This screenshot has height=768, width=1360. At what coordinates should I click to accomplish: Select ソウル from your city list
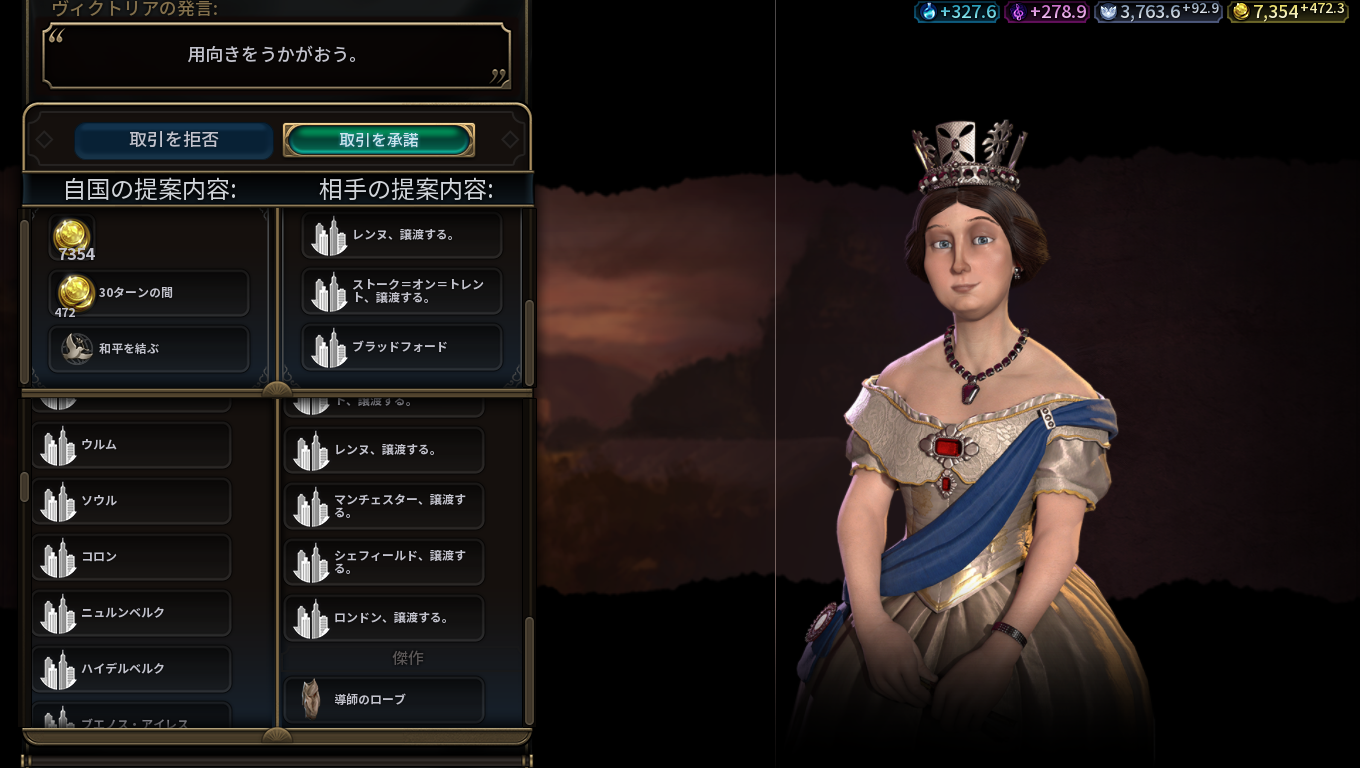click(131, 501)
